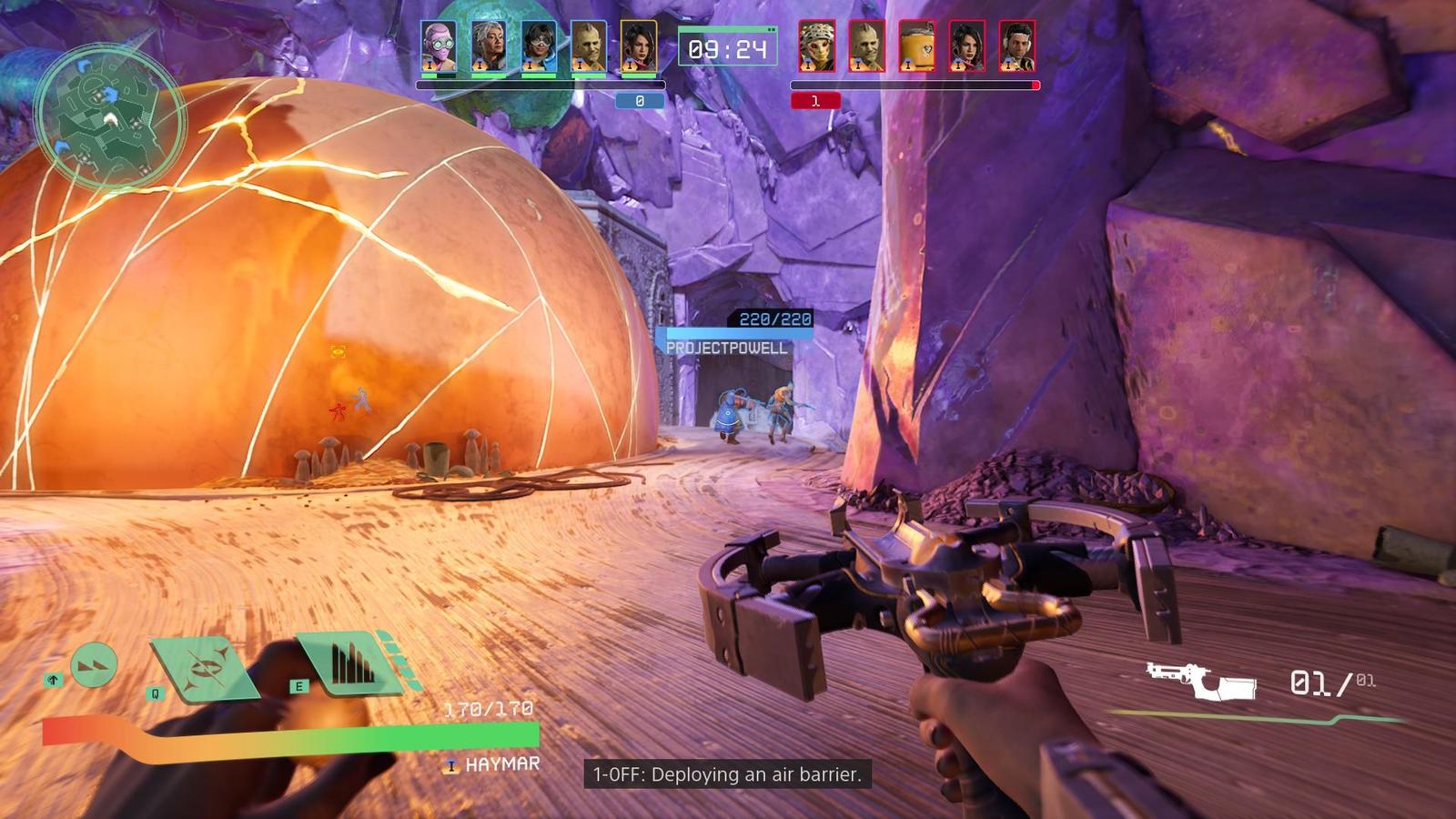Choose the gray-haired woman teammate portrait
The width and height of the screenshot is (1456, 819).
pos(489,46)
